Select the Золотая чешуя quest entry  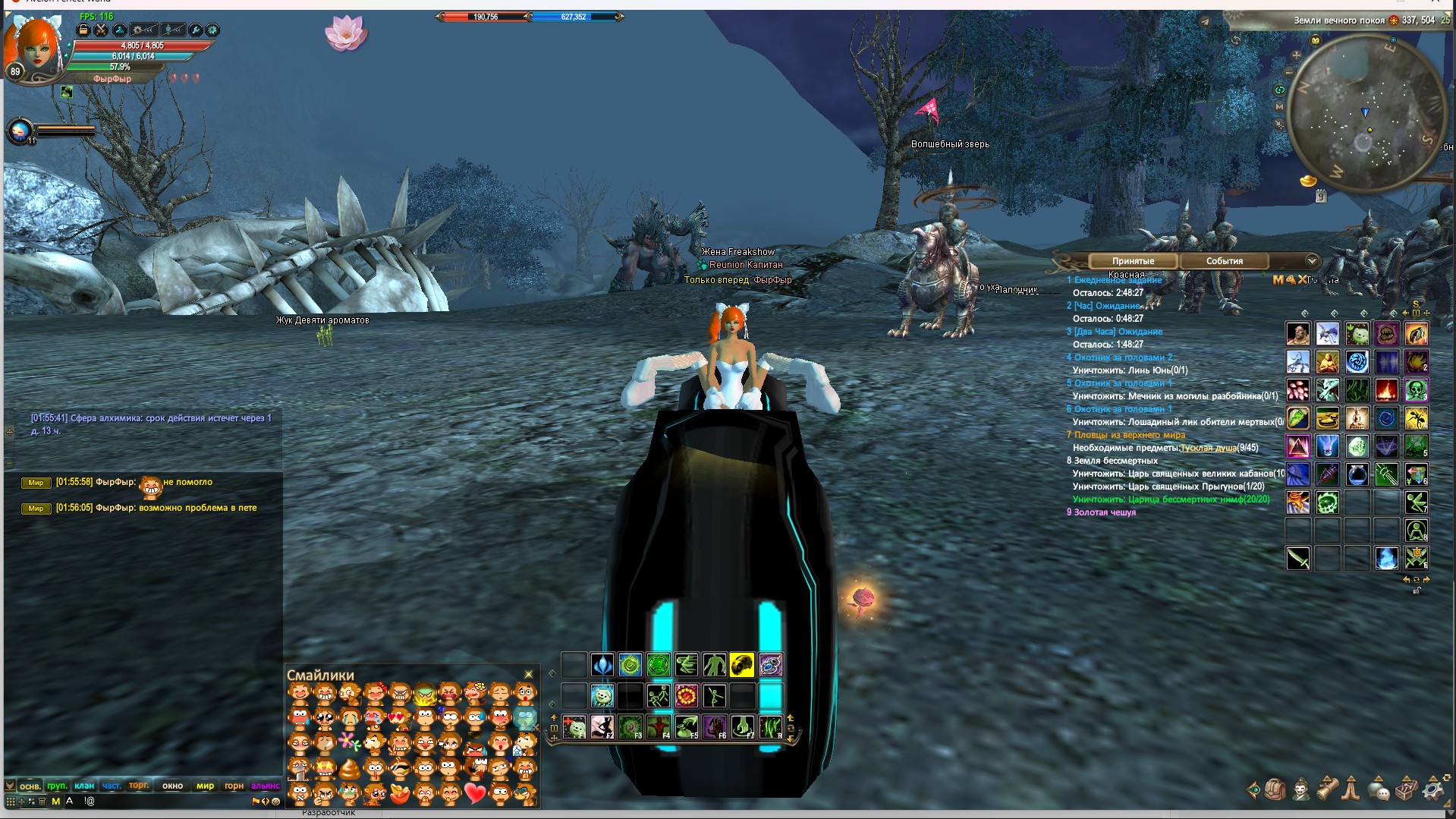coord(1105,512)
